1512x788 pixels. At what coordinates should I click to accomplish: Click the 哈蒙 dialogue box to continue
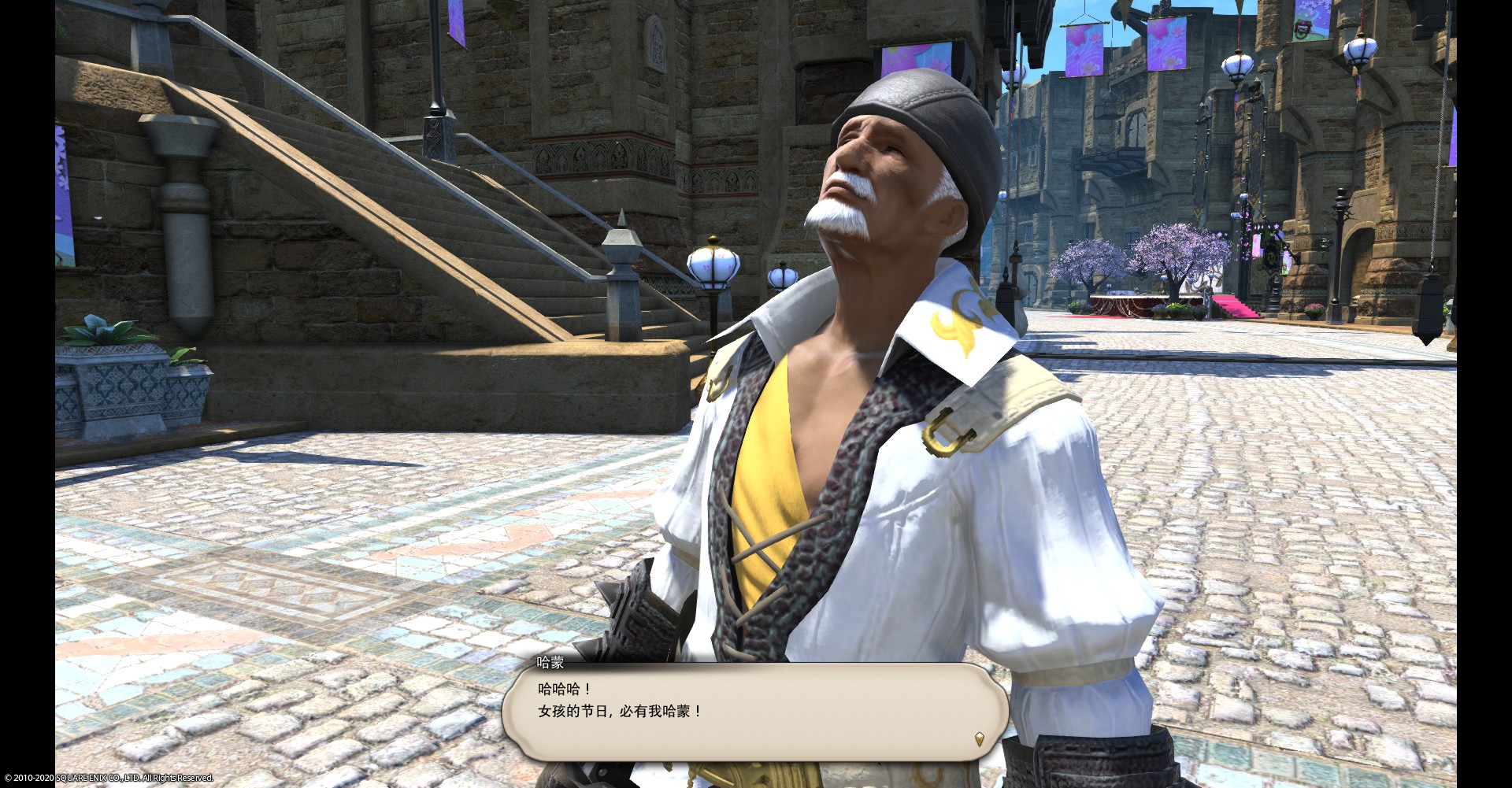point(754,712)
